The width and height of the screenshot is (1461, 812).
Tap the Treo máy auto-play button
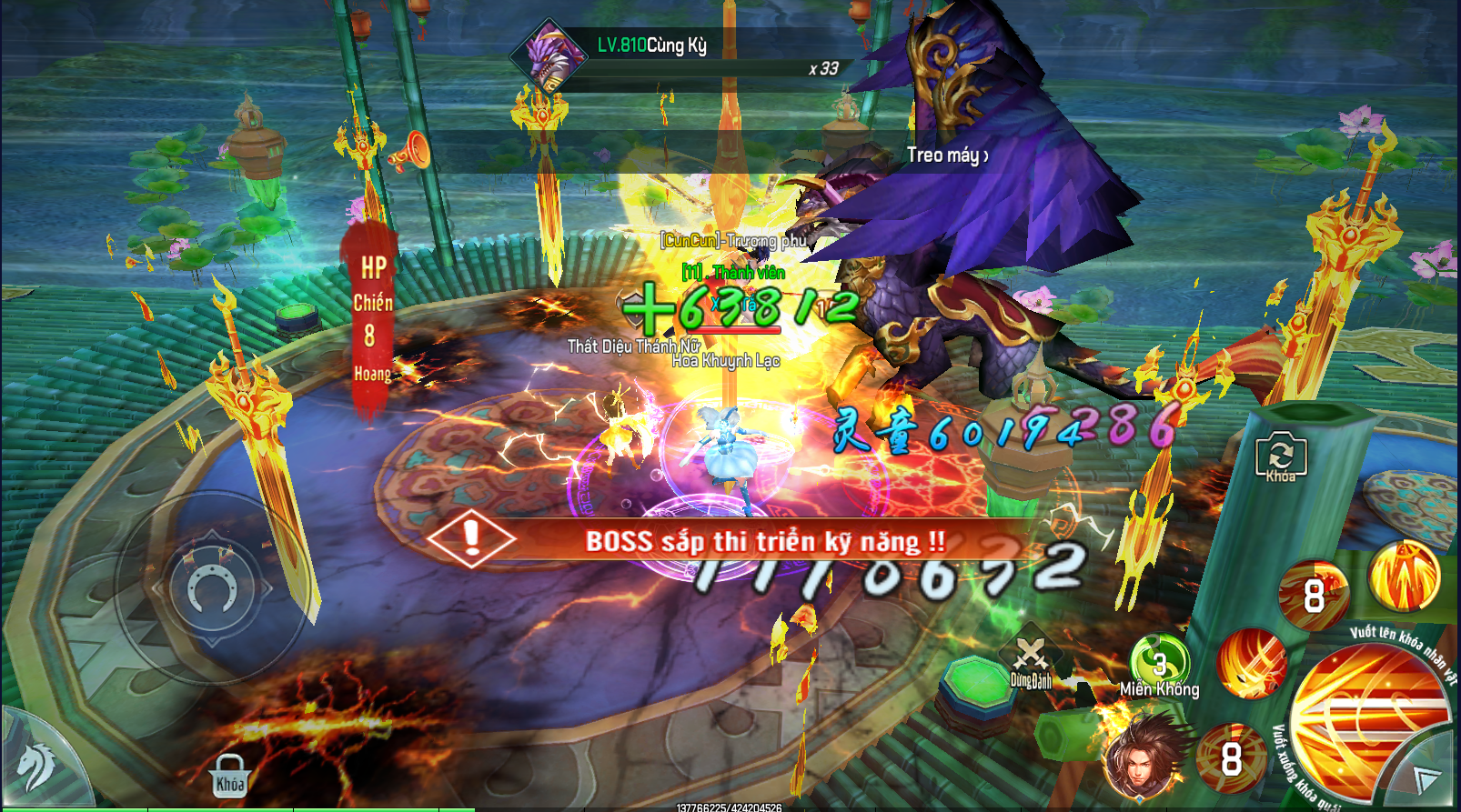click(946, 155)
